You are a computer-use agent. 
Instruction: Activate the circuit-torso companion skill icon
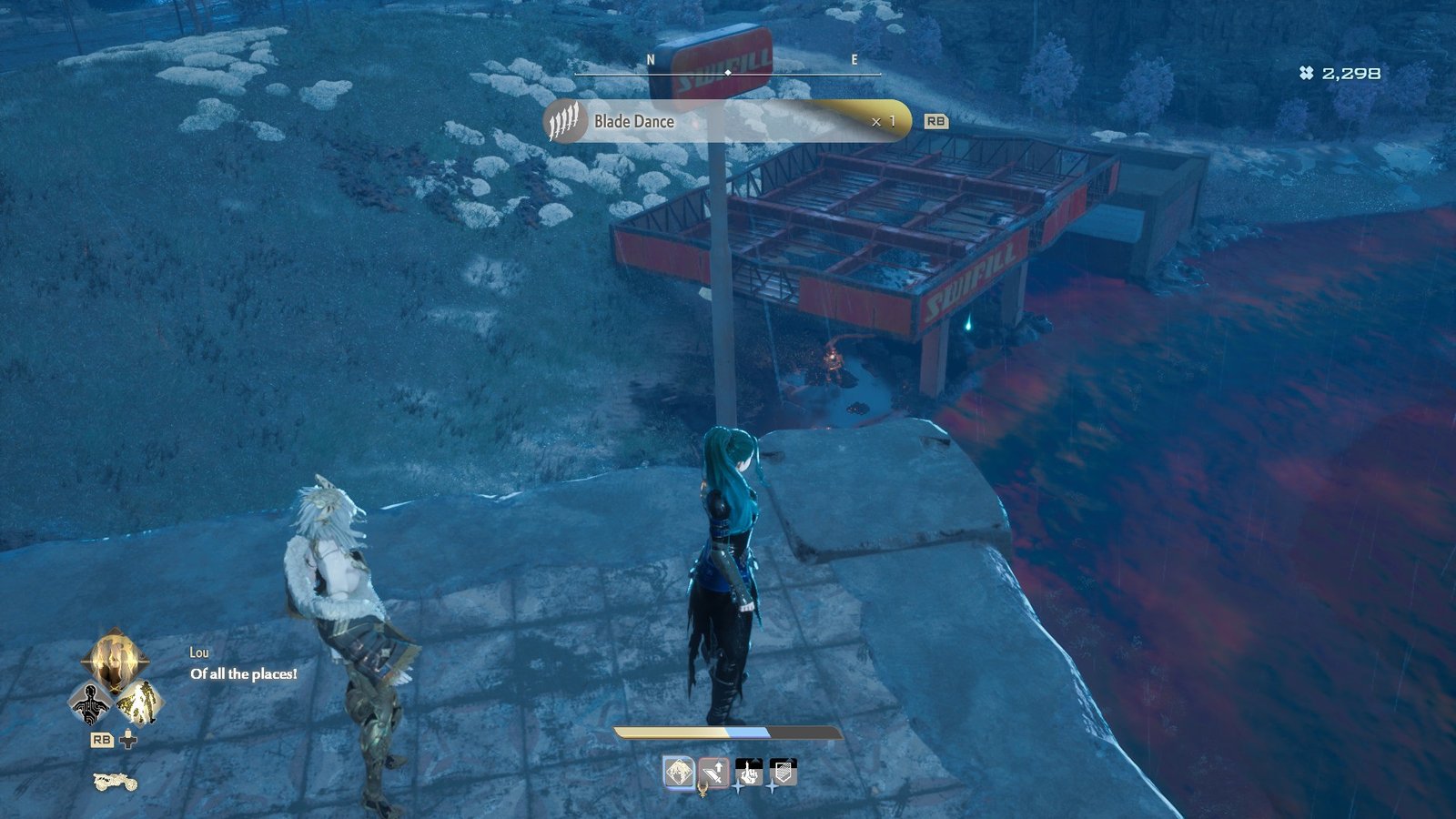pyautogui.click(x=90, y=703)
